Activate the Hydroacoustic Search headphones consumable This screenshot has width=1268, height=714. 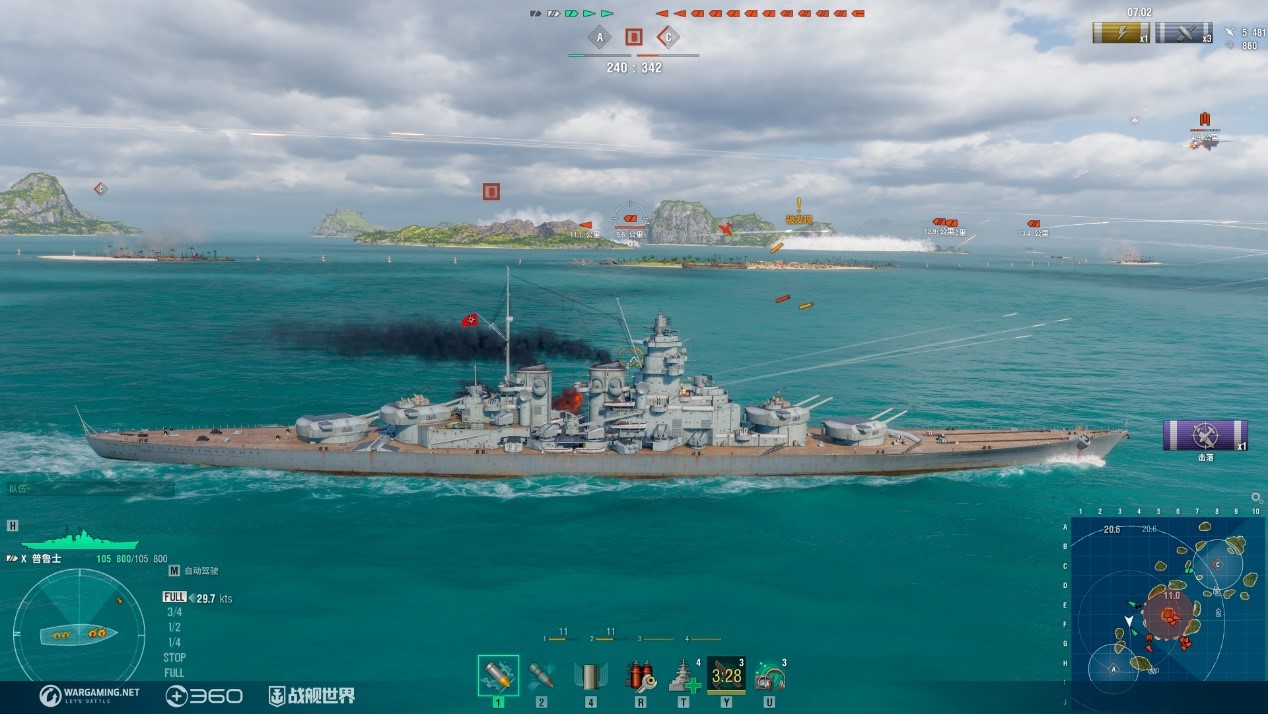(769, 675)
